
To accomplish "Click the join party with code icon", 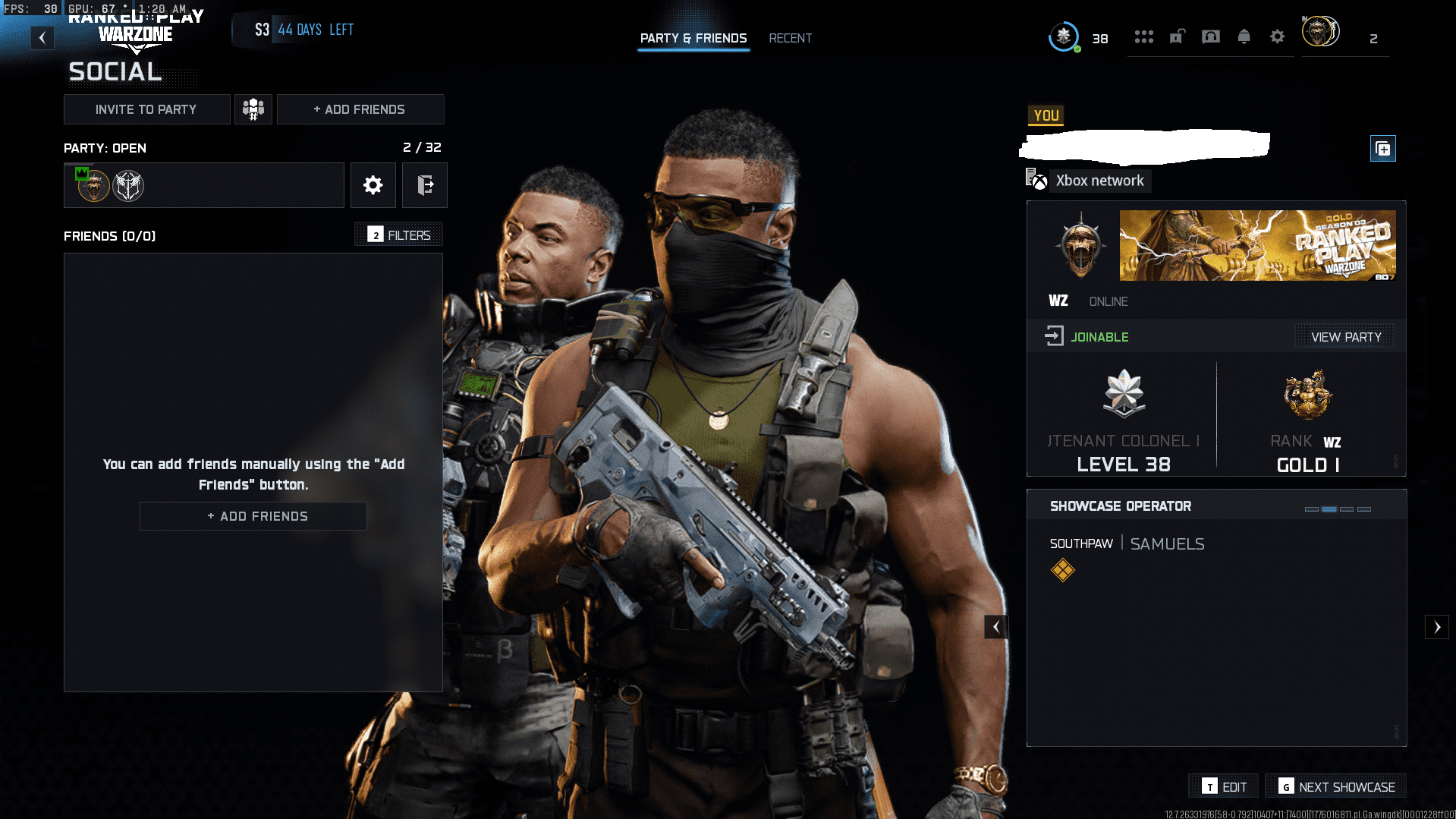I will 253,109.
